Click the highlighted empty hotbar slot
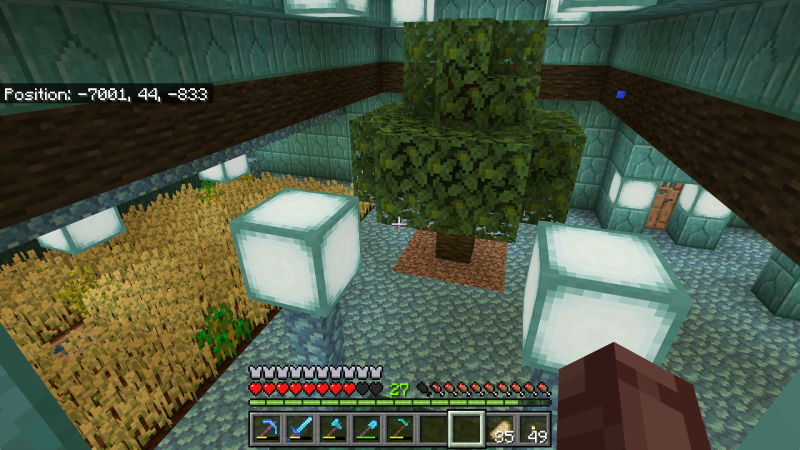This screenshot has height=450, width=800. (x=467, y=428)
